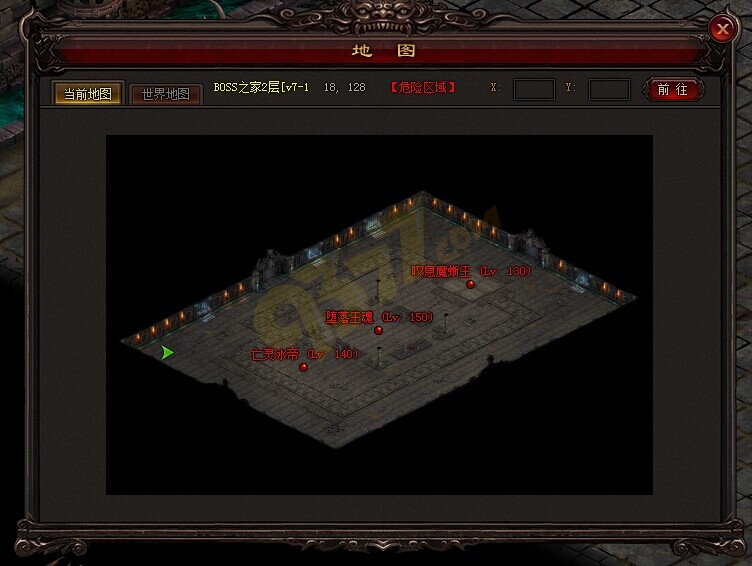752x566 pixels.
Task: Select the Y coordinate input box
Action: point(609,89)
